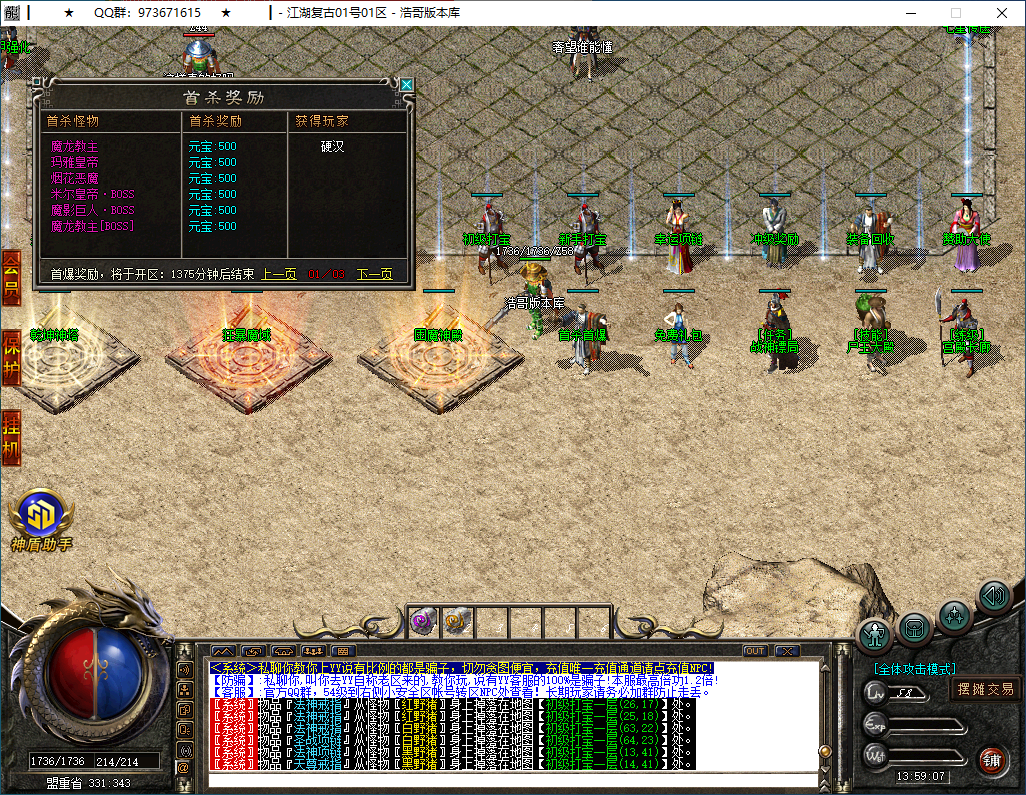Minimize the game window
Viewport: 1026px width, 795px height.
point(910,13)
